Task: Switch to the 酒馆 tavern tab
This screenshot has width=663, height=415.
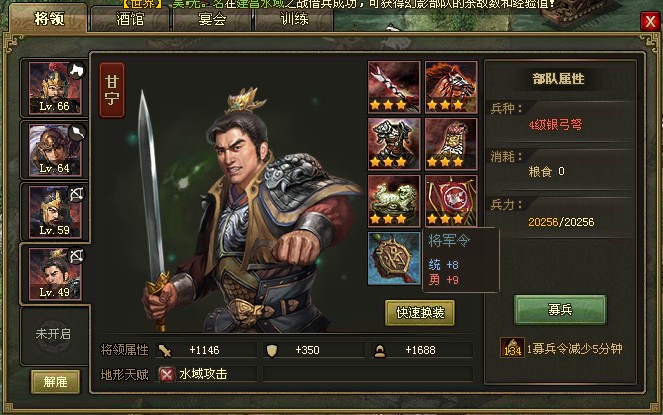Action: pos(129,19)
